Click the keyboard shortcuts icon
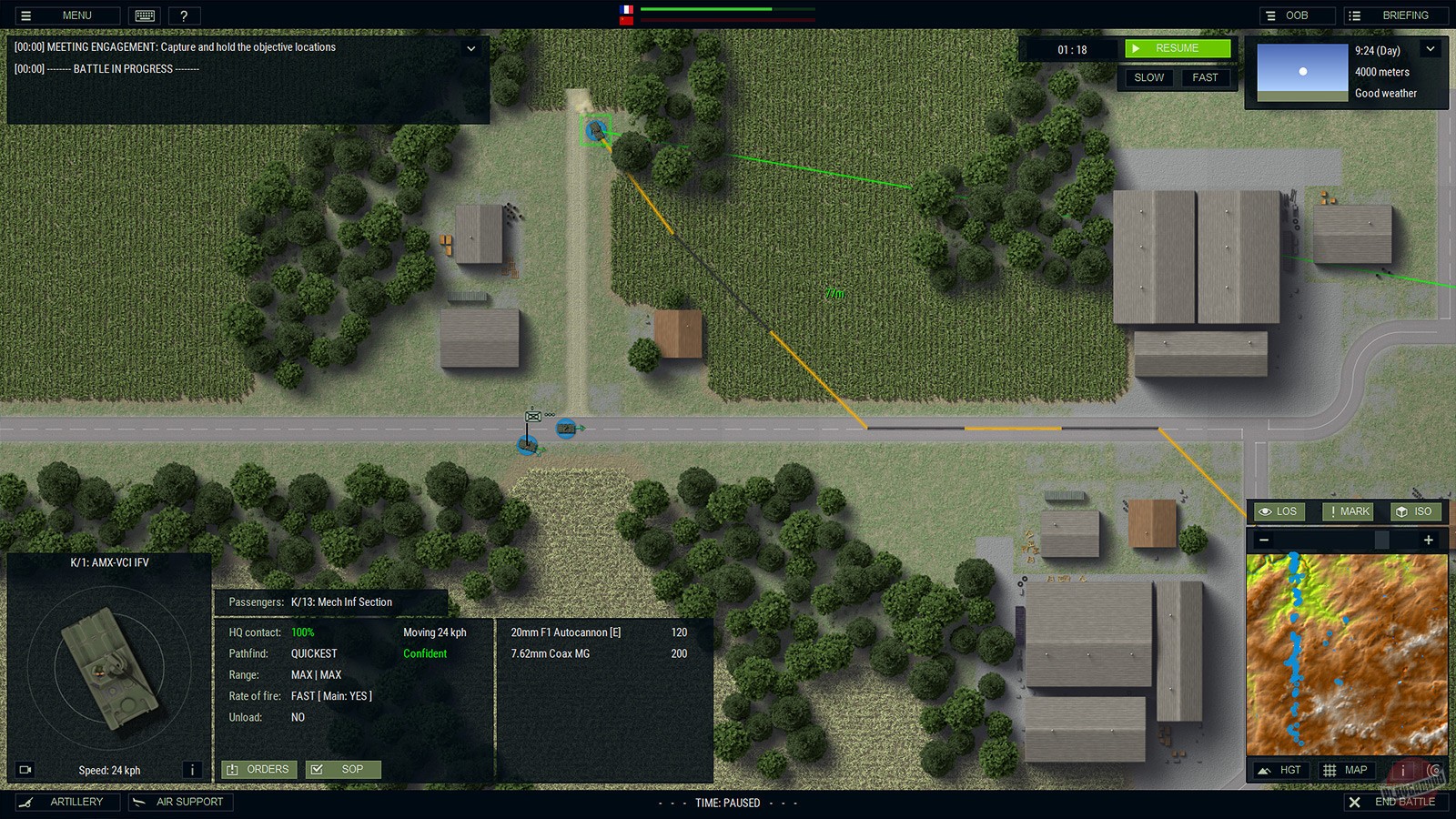Screen dimensions: 1456x819 (146, 15)
